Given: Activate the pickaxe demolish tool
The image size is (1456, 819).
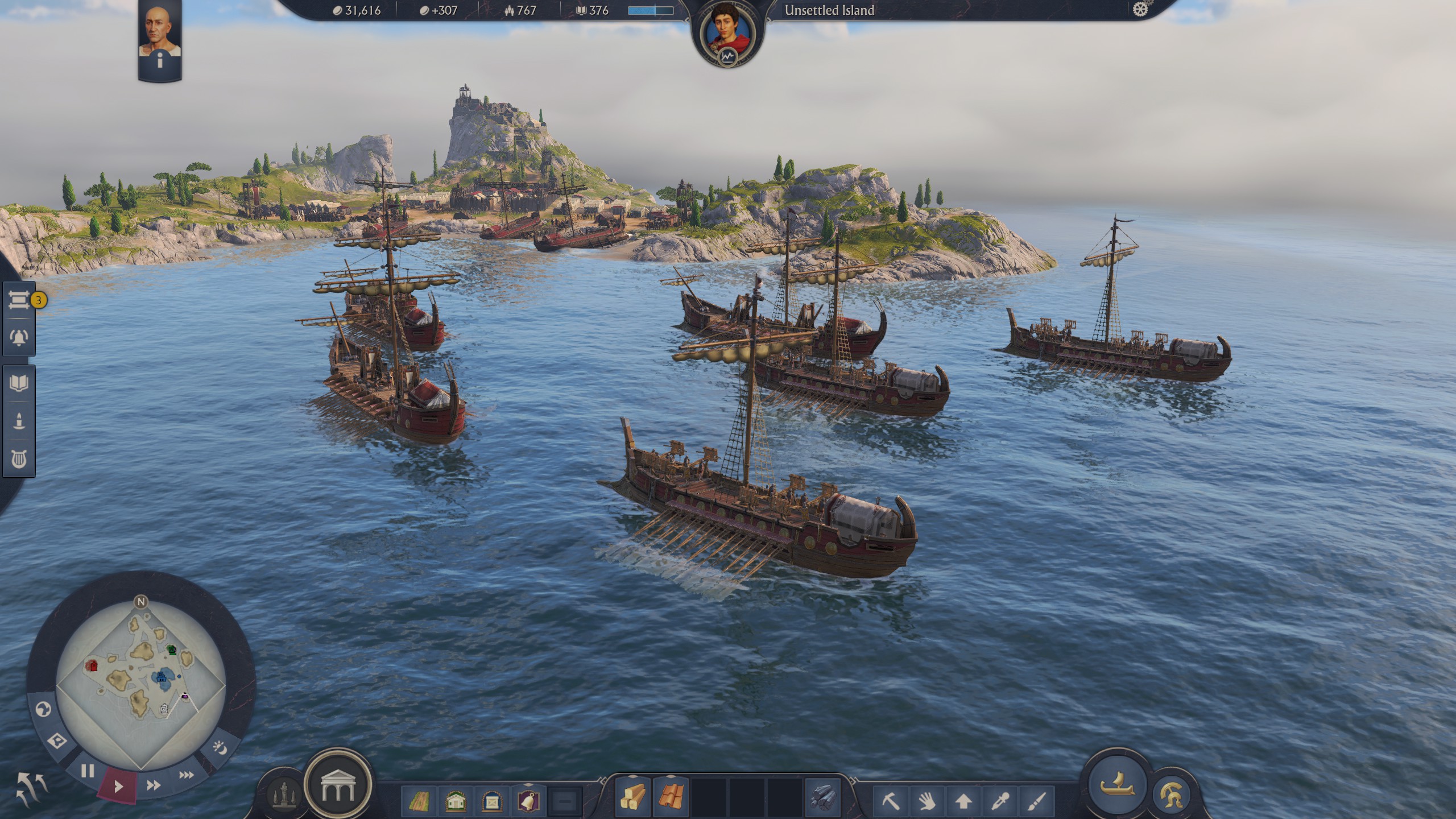Looking at the screenshot, I should click(x=891, y=802).
